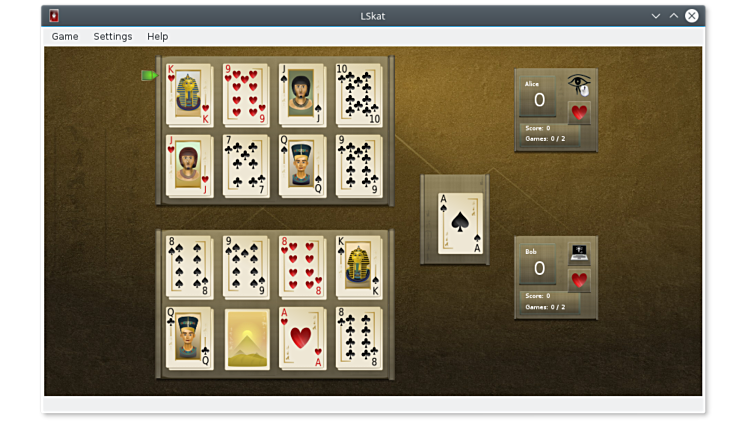The image size is (752, 423).
Task: Select the nine of hearts card
Action: click(x=246, y=95)
